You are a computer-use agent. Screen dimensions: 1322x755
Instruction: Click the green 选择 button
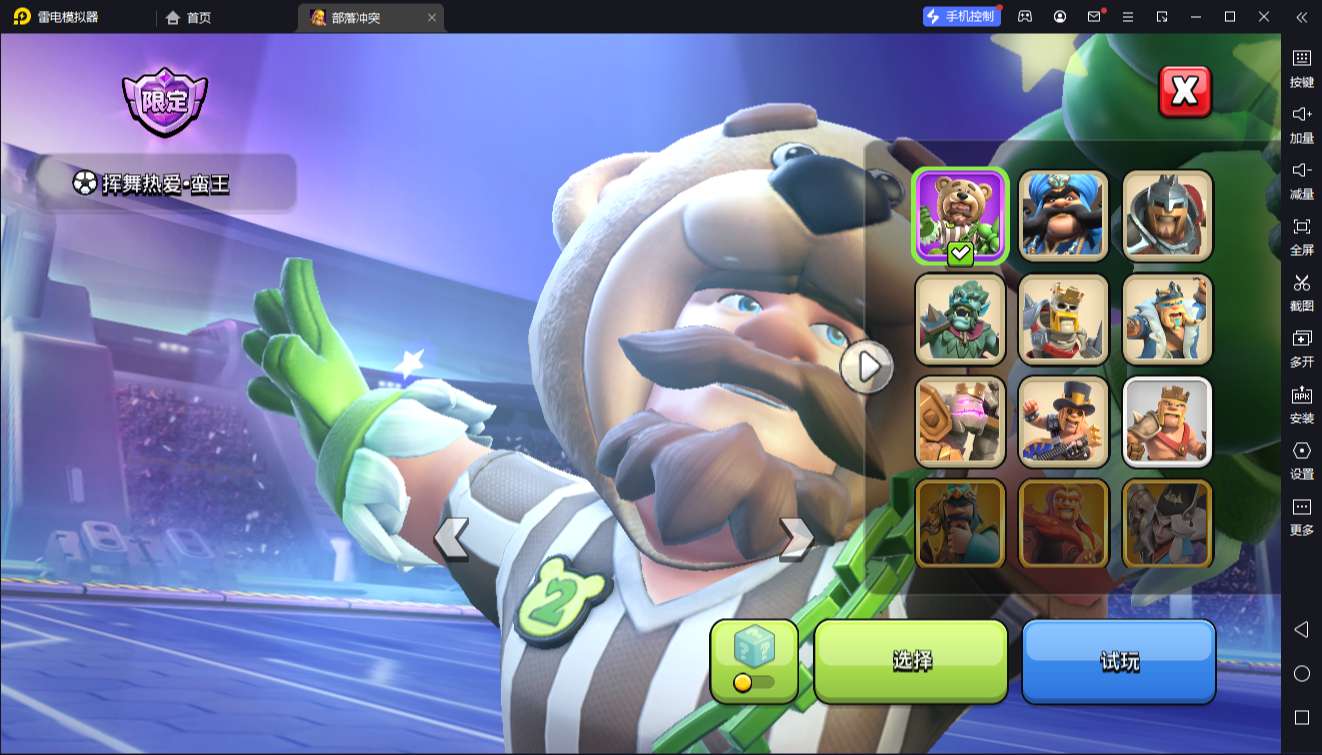point(911,661)
